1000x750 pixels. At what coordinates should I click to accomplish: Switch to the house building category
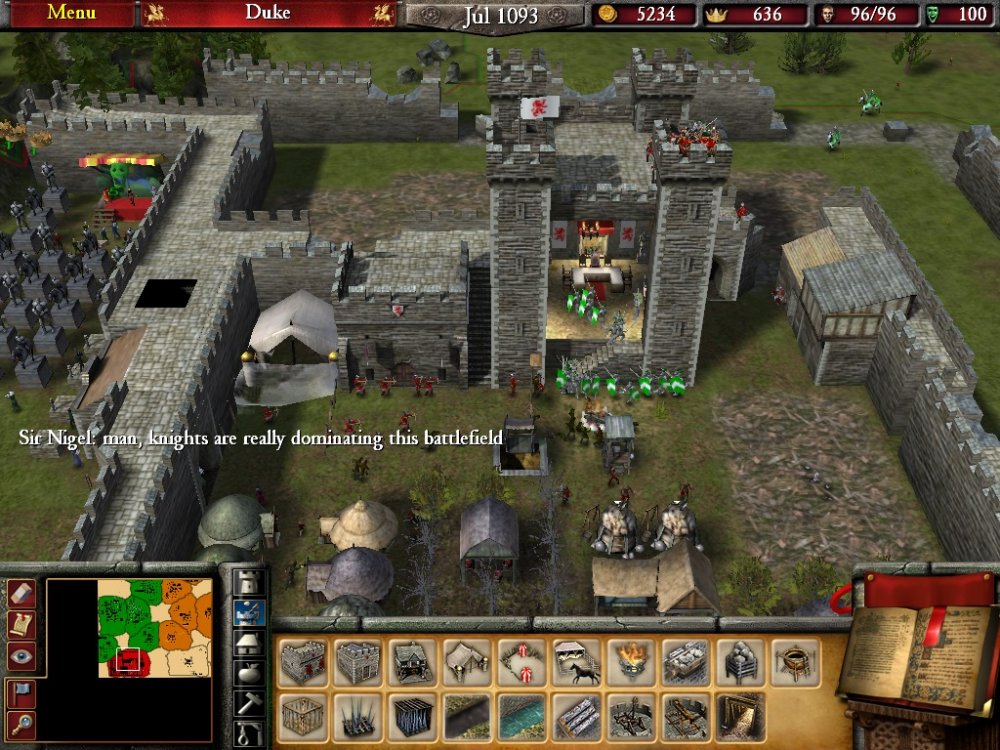[x=248, y=642]
